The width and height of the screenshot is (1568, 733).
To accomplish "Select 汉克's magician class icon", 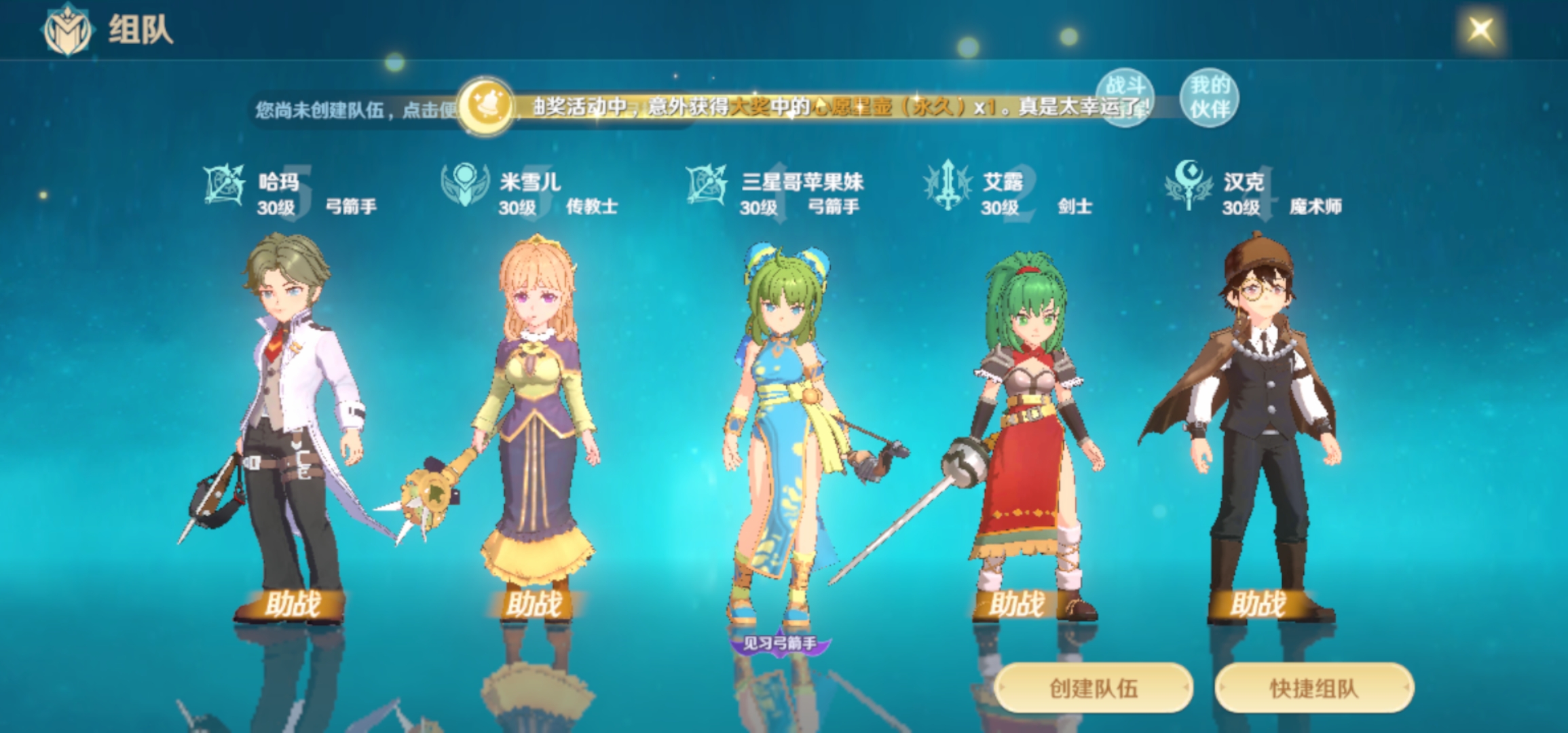I will pyautogui.click(x=1188, y=185).
